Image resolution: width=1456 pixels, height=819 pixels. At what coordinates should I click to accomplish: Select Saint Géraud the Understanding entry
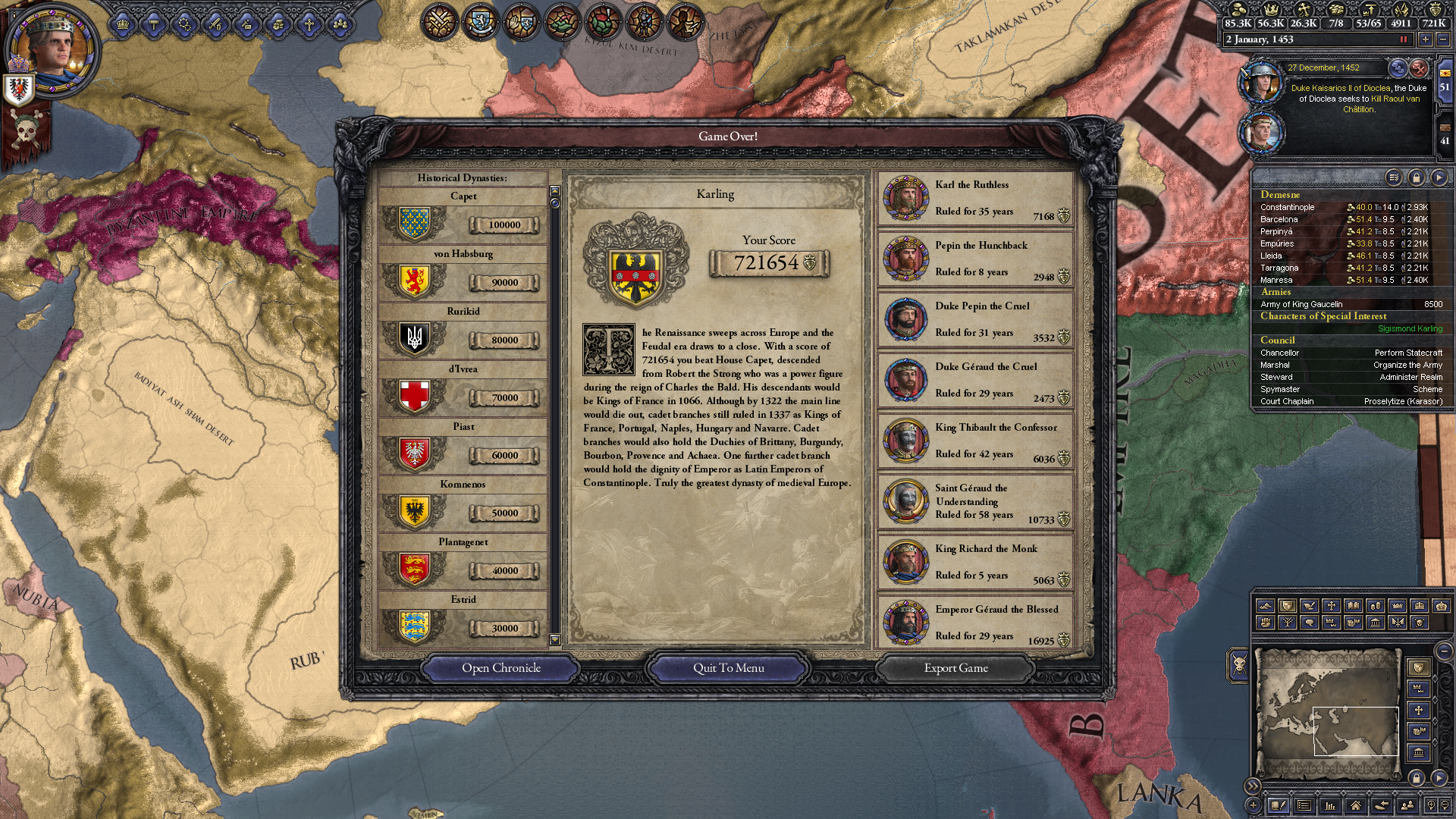975,502
